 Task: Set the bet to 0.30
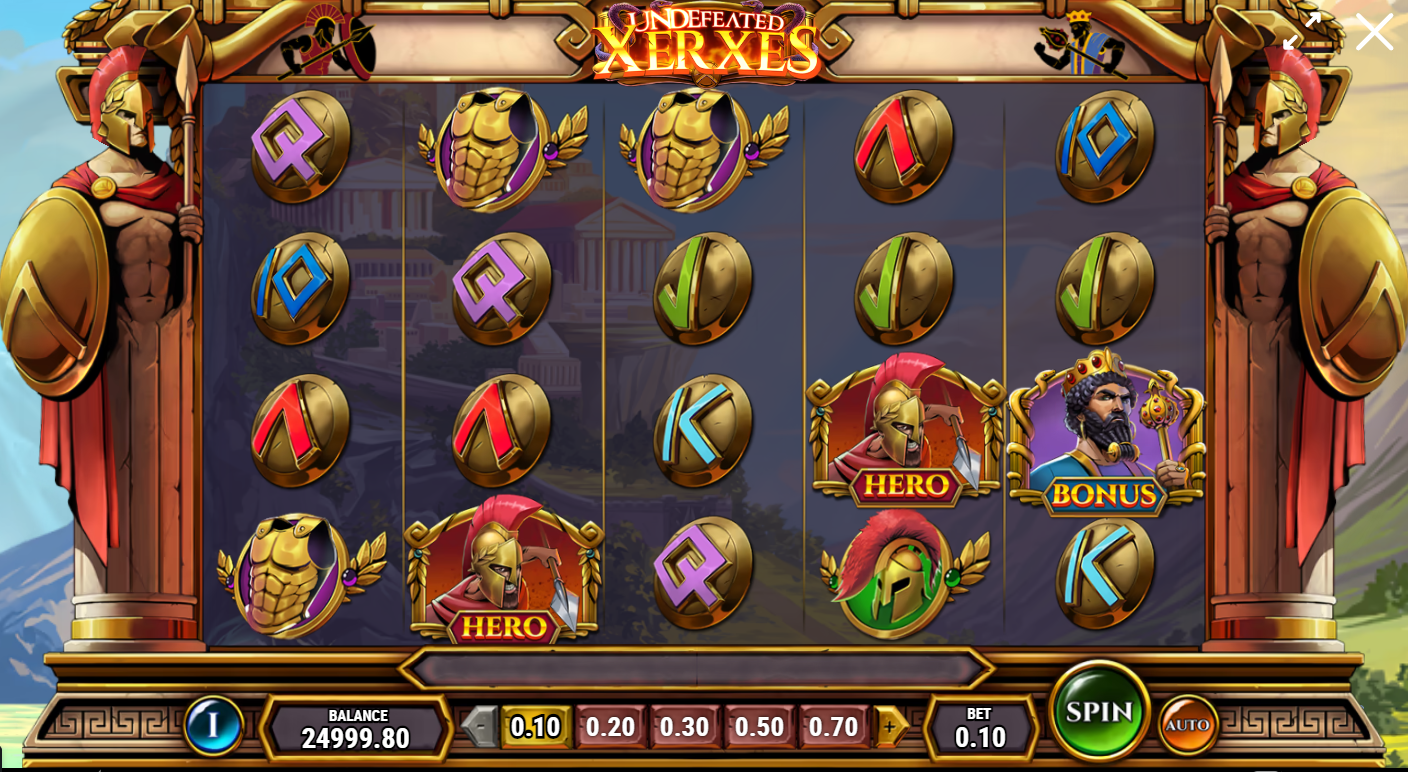click(685, 727)
